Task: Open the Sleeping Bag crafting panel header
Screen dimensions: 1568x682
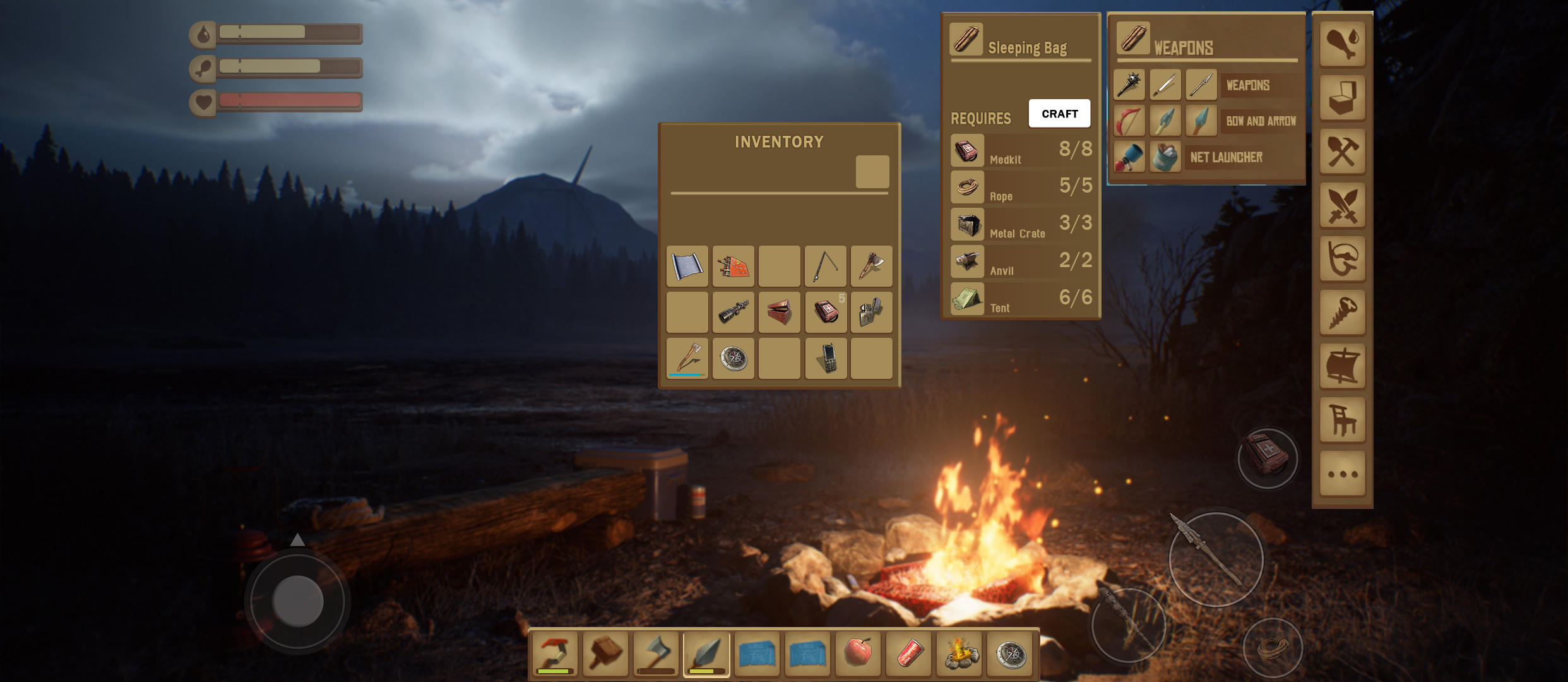Action: (1021, 46)
